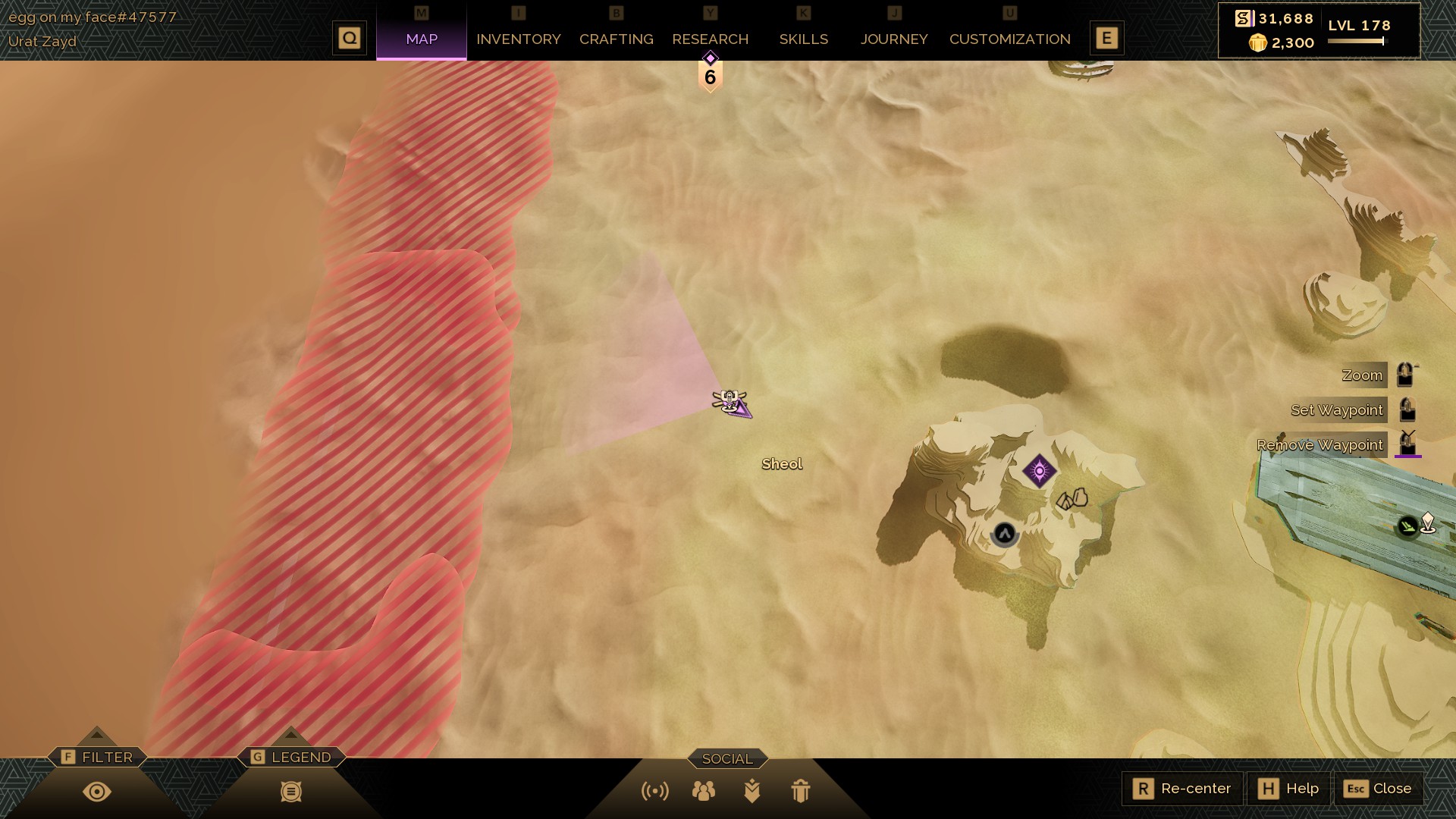Select the downward chevron social icon
Viewport: 1456px width, 819px height.
click(x=752, y=791)
